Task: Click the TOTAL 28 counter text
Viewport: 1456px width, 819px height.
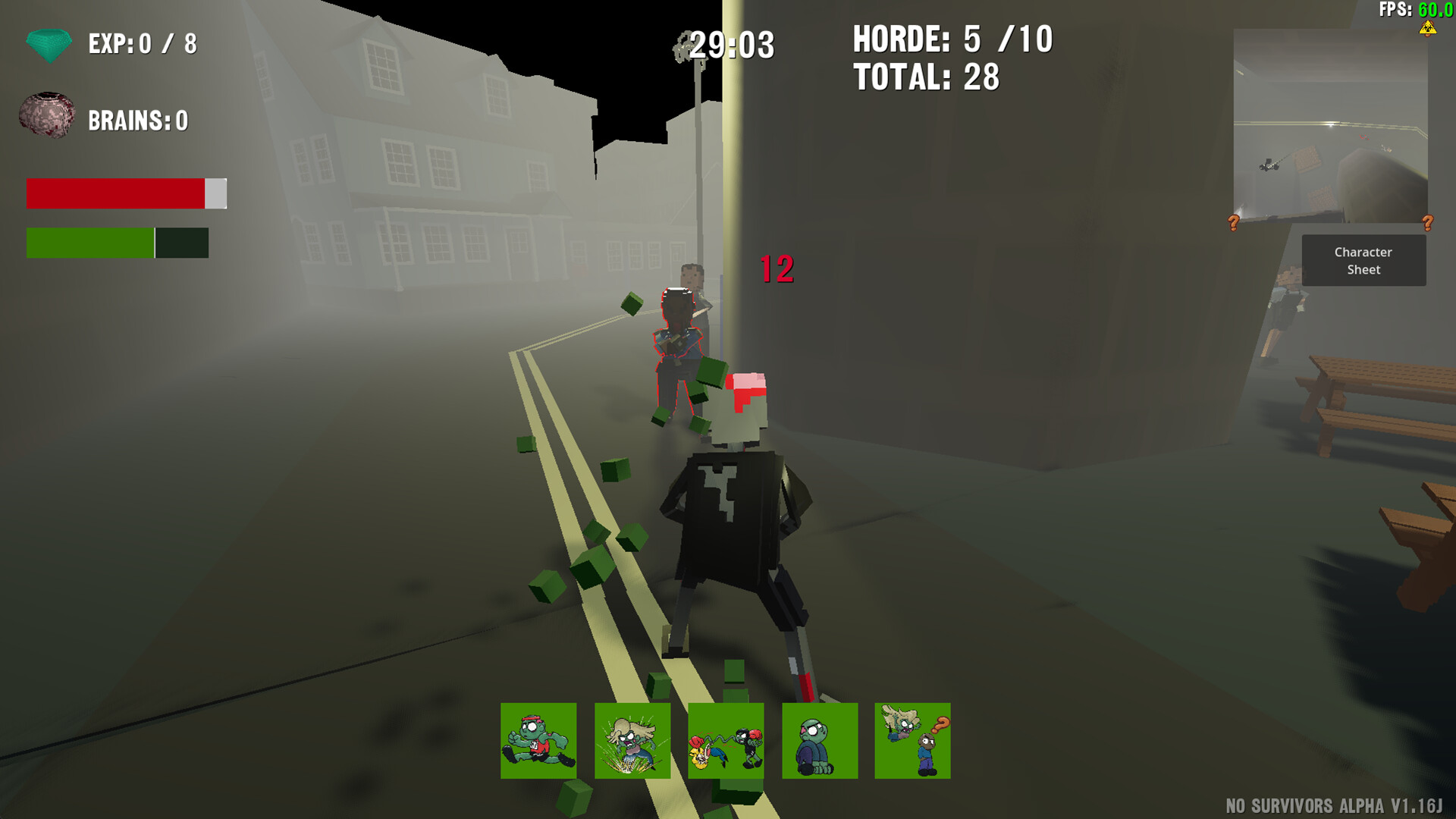Action: [925, 76]
